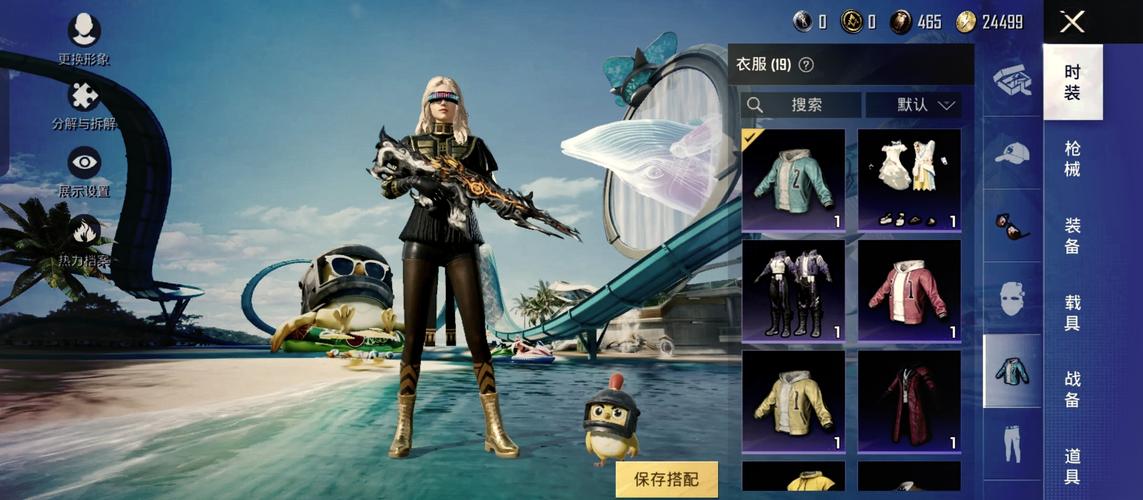
Task: Select the yellow hooded jacket item
Action: point(793,400)
